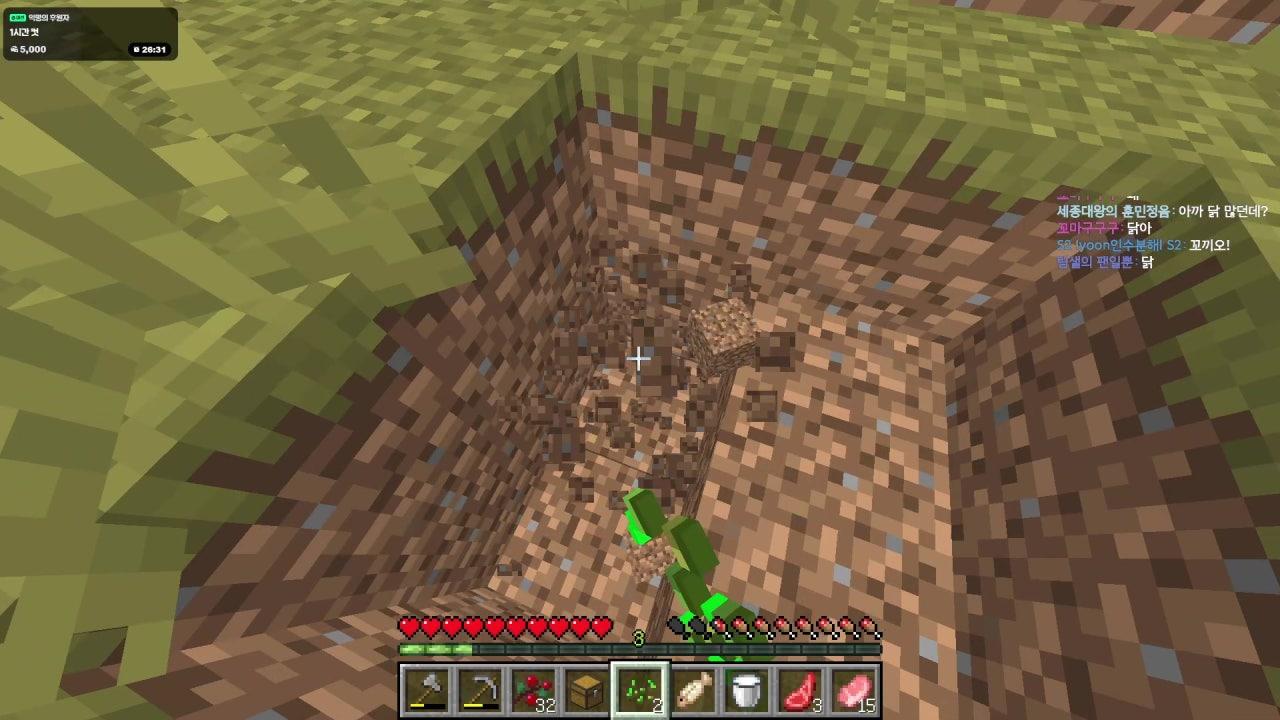The height and width of the screenshot is (720, 1280).
Task: Select the raw fish hotbar slot
Action: (694, 690)
